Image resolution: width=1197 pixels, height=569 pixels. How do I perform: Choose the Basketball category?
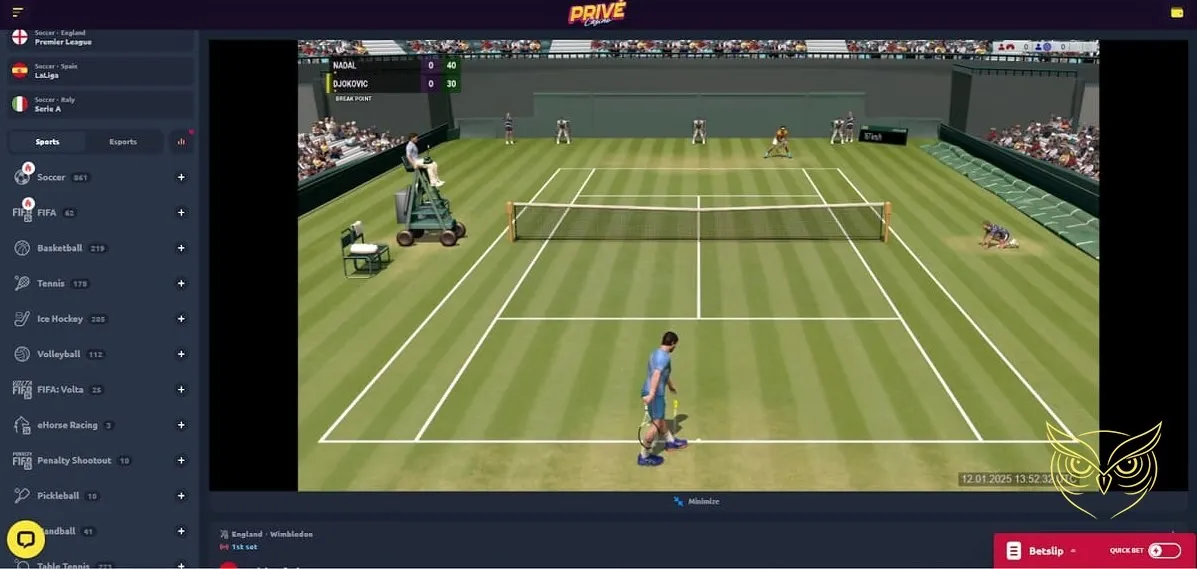pyautogui.click(x=59, y=248)
